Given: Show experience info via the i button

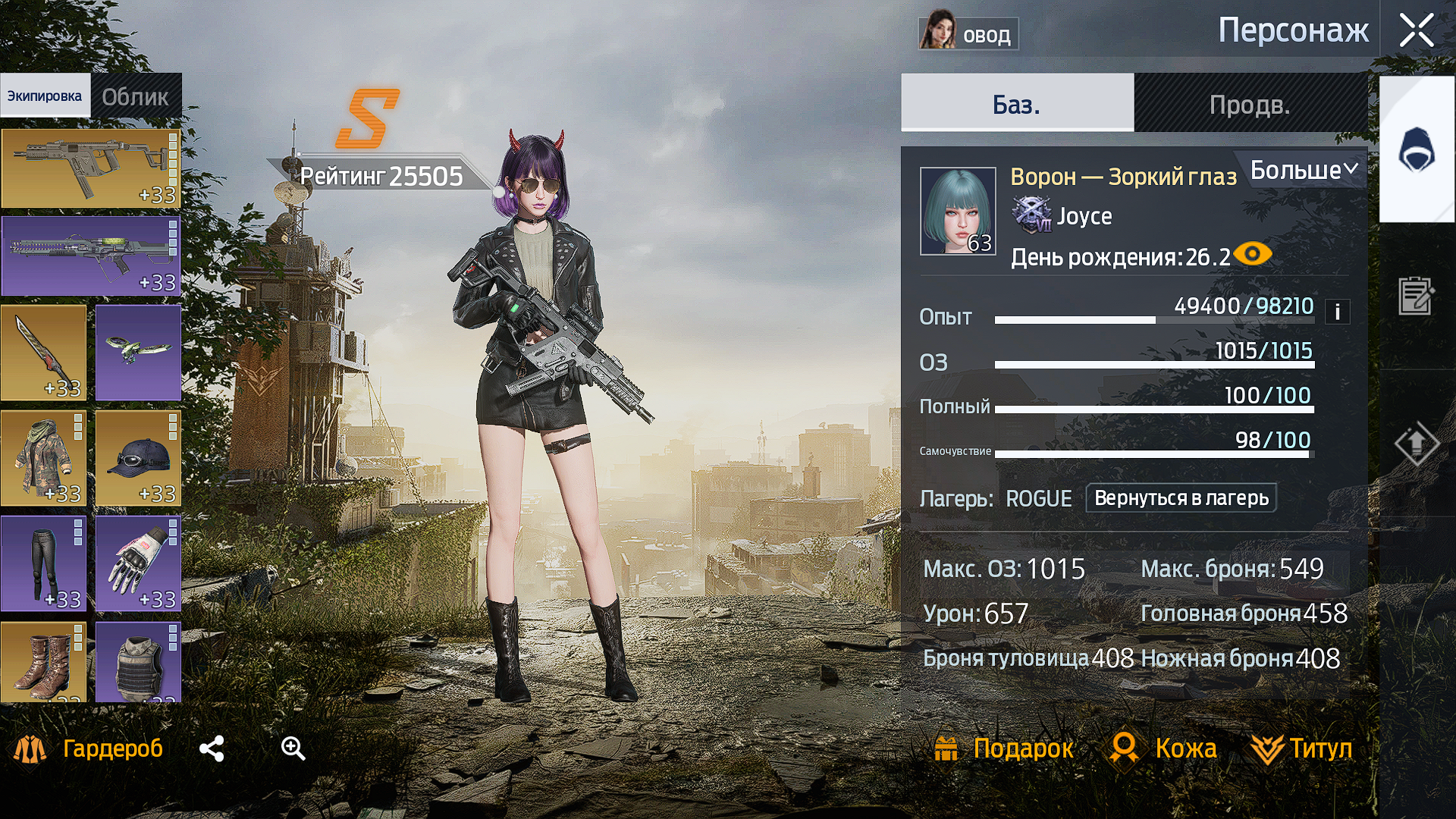Looking at the screenshot, I should pos(1337,312).
